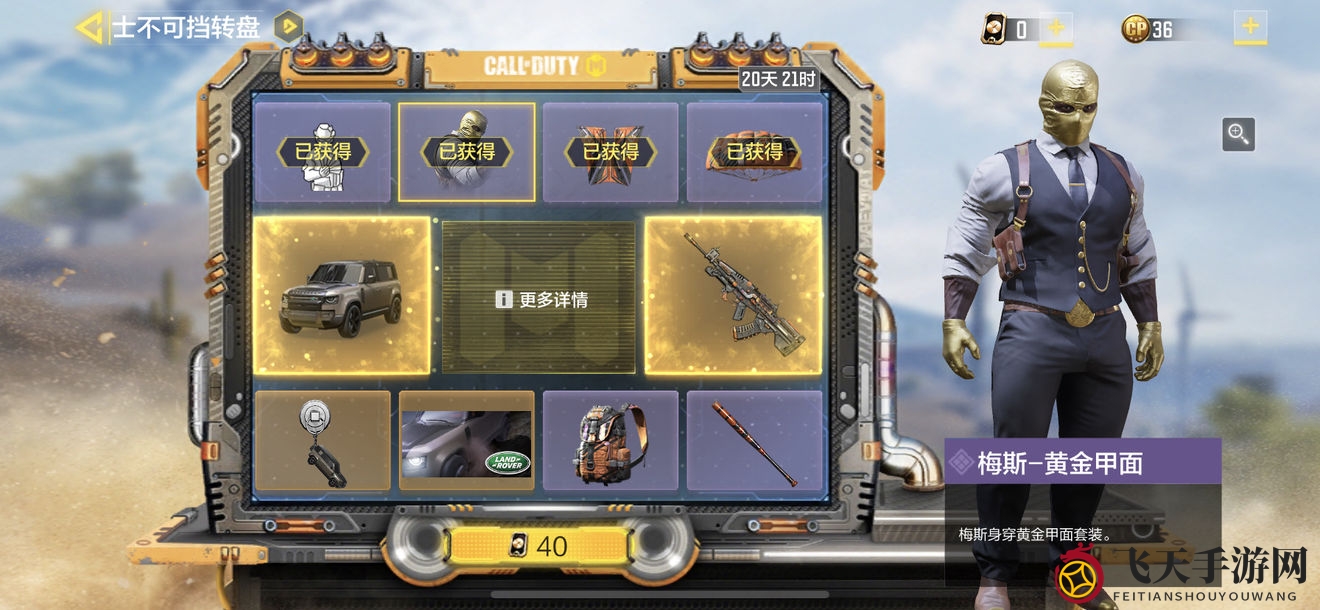Buy more CP using the plus button
Viewport: 1320px width, 610px height.
pyautogui.click(x=1250, y=27)
